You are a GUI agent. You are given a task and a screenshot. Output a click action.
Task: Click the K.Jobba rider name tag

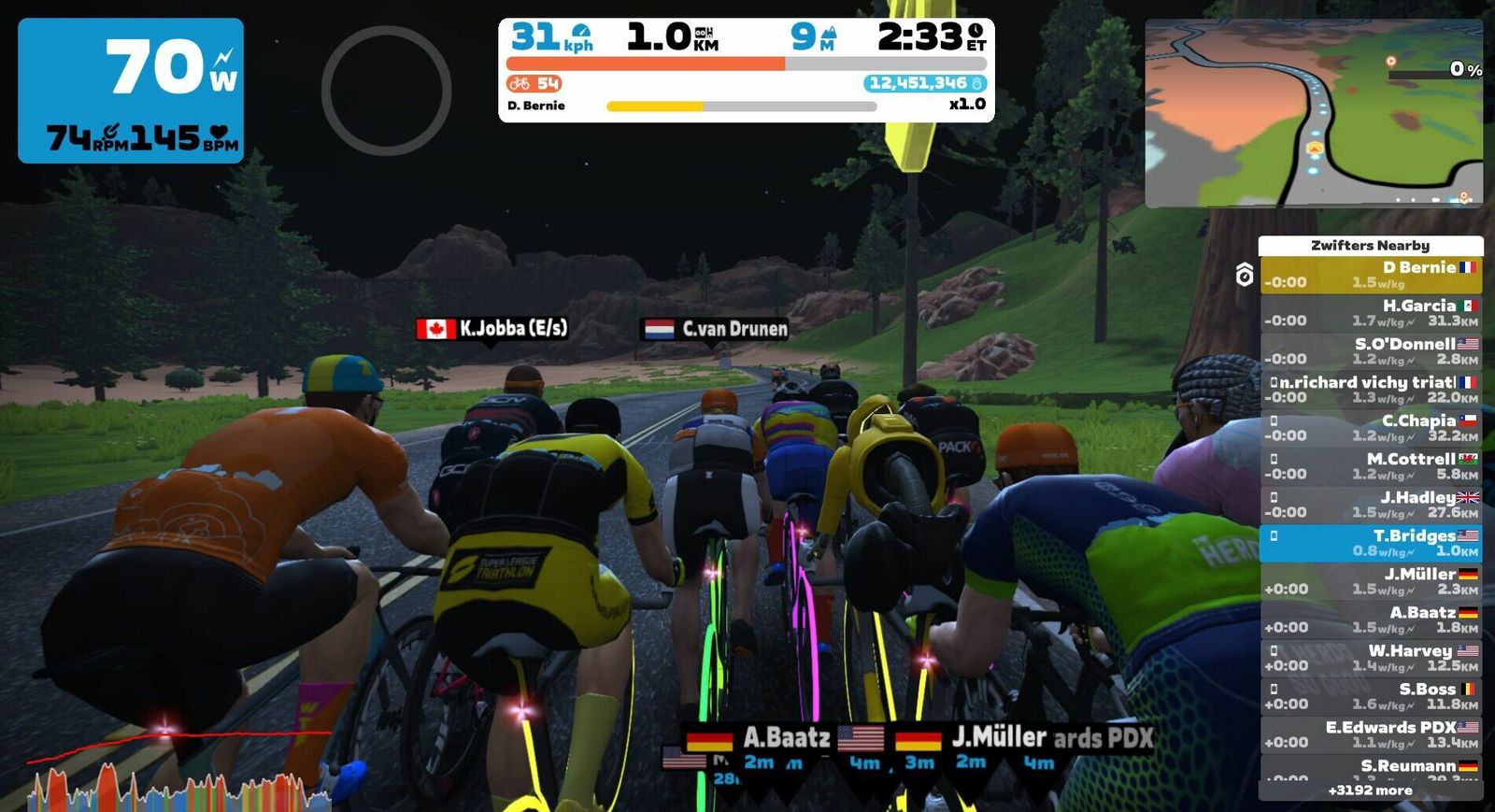[492, 329]
